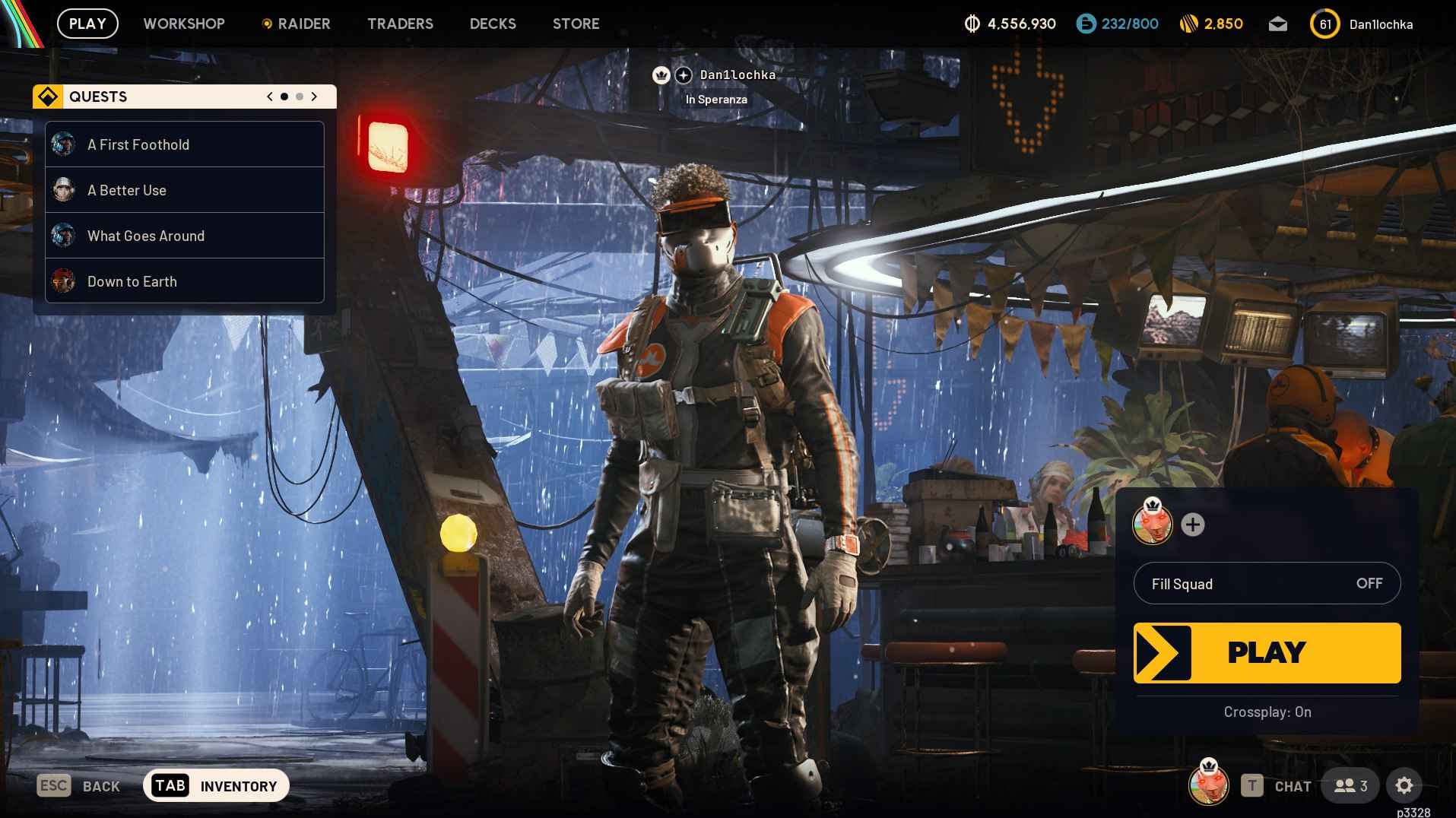Toggle Crossplay setting
1456x818 pixels.
(1266, 712)
